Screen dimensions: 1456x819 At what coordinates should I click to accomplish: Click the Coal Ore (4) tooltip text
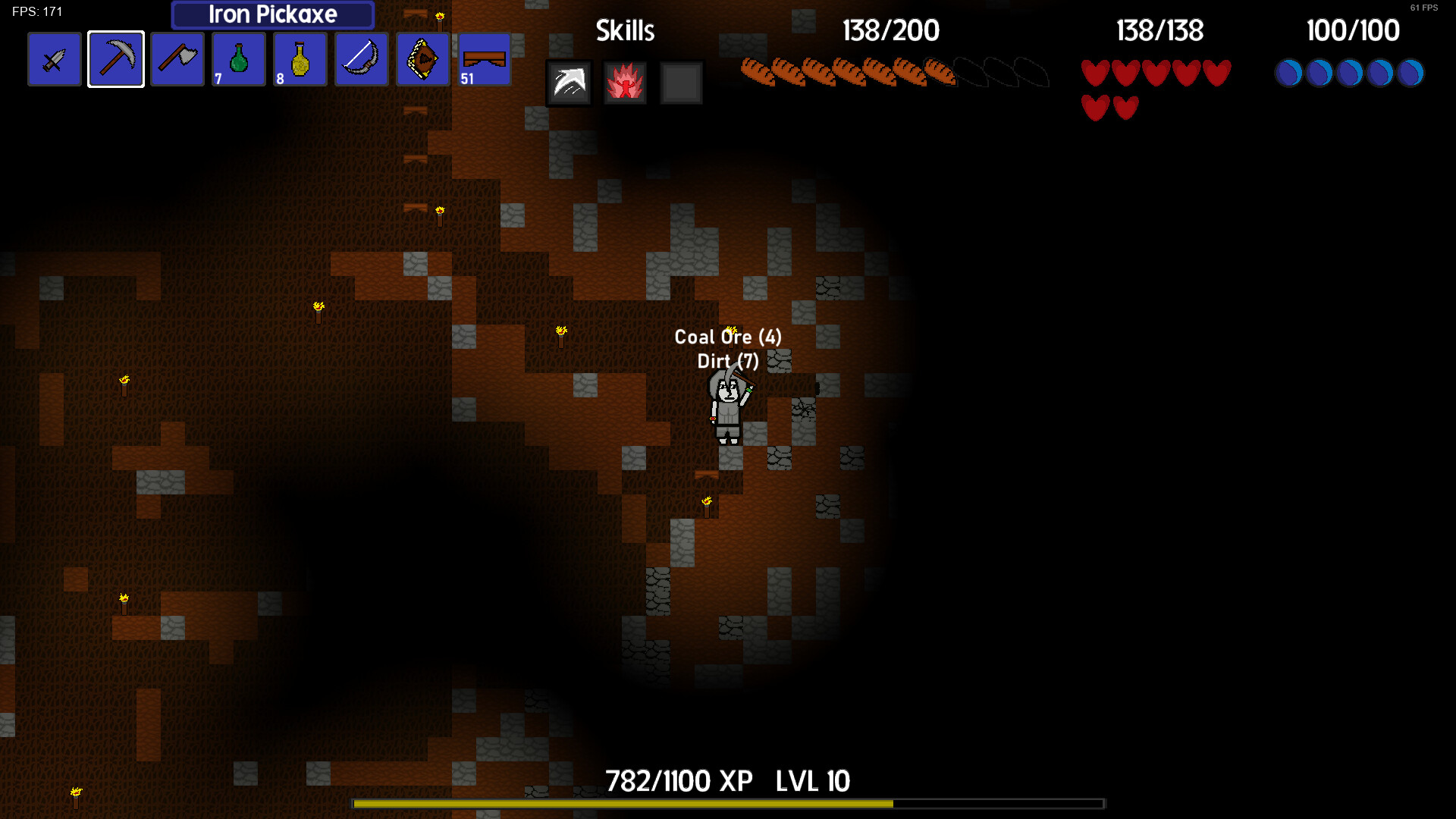click(728, 337)
